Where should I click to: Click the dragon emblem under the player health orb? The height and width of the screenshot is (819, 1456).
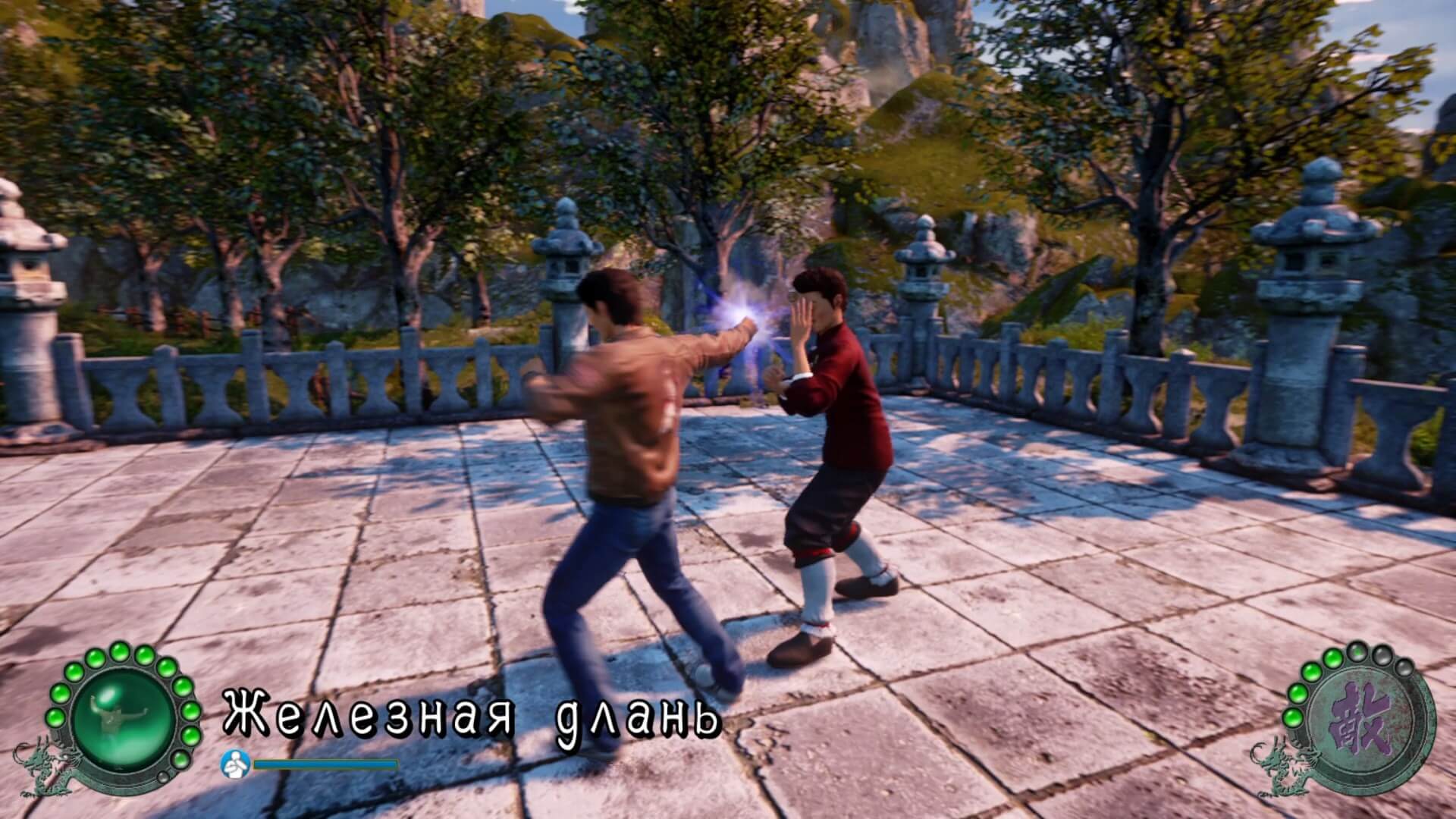pos(46,767)
